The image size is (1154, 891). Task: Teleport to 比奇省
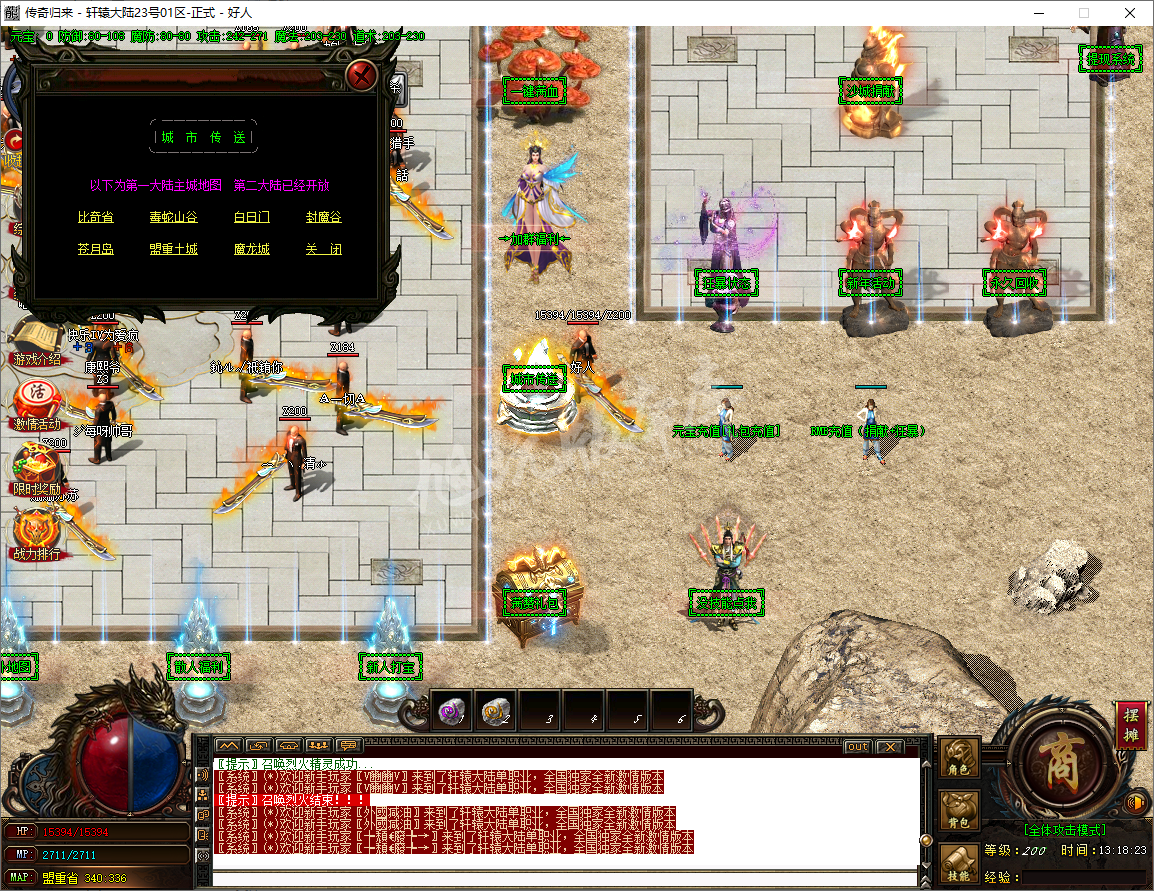96,217
